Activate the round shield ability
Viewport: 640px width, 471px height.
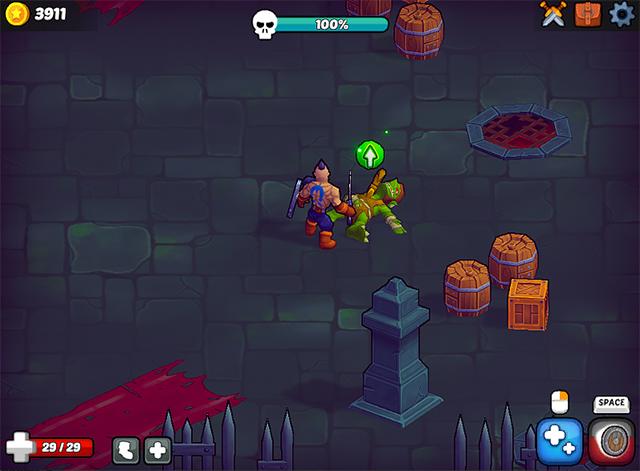point(610,441)
